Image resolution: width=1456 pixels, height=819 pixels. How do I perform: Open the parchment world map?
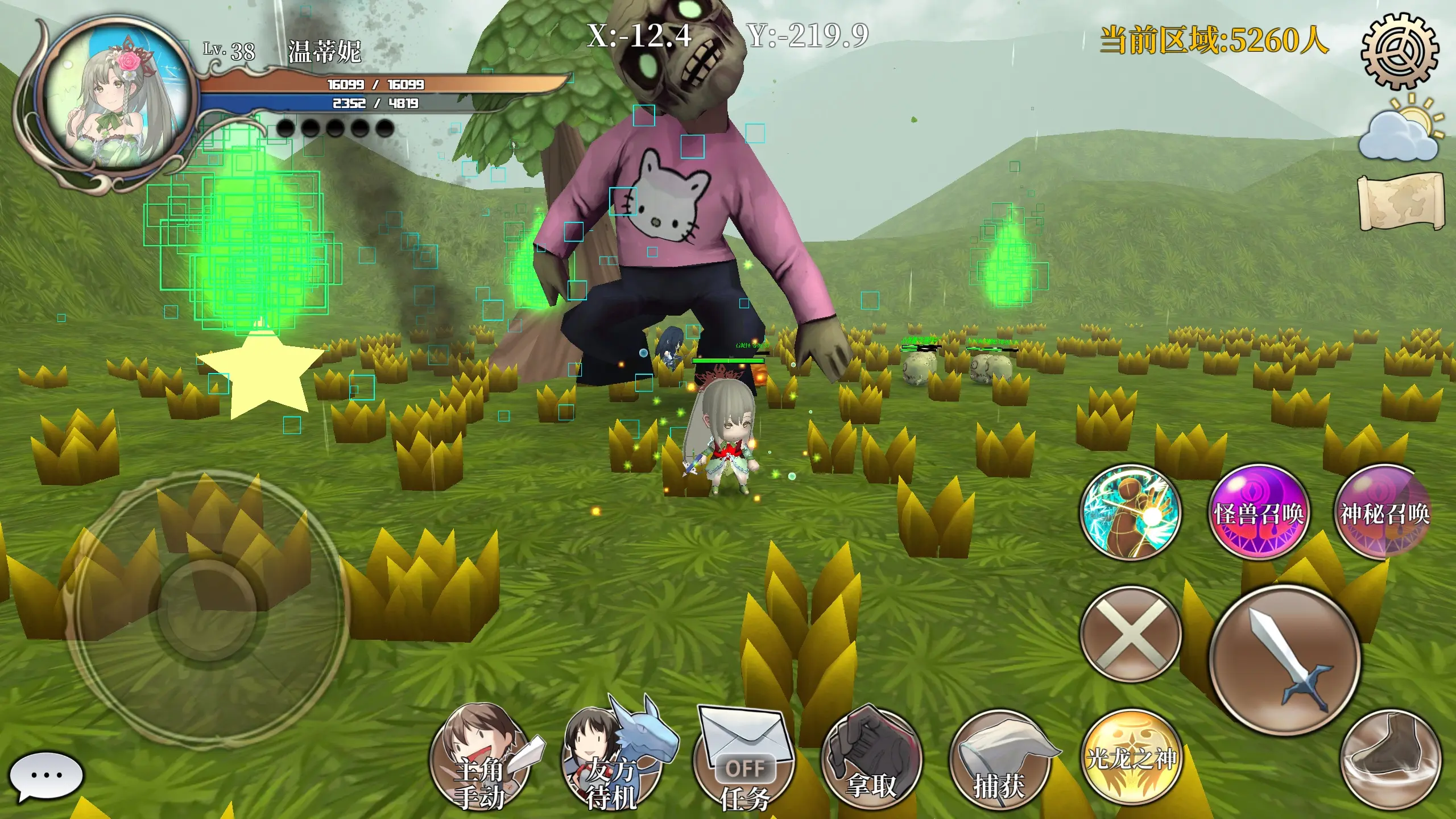[x=1400, y=202]
